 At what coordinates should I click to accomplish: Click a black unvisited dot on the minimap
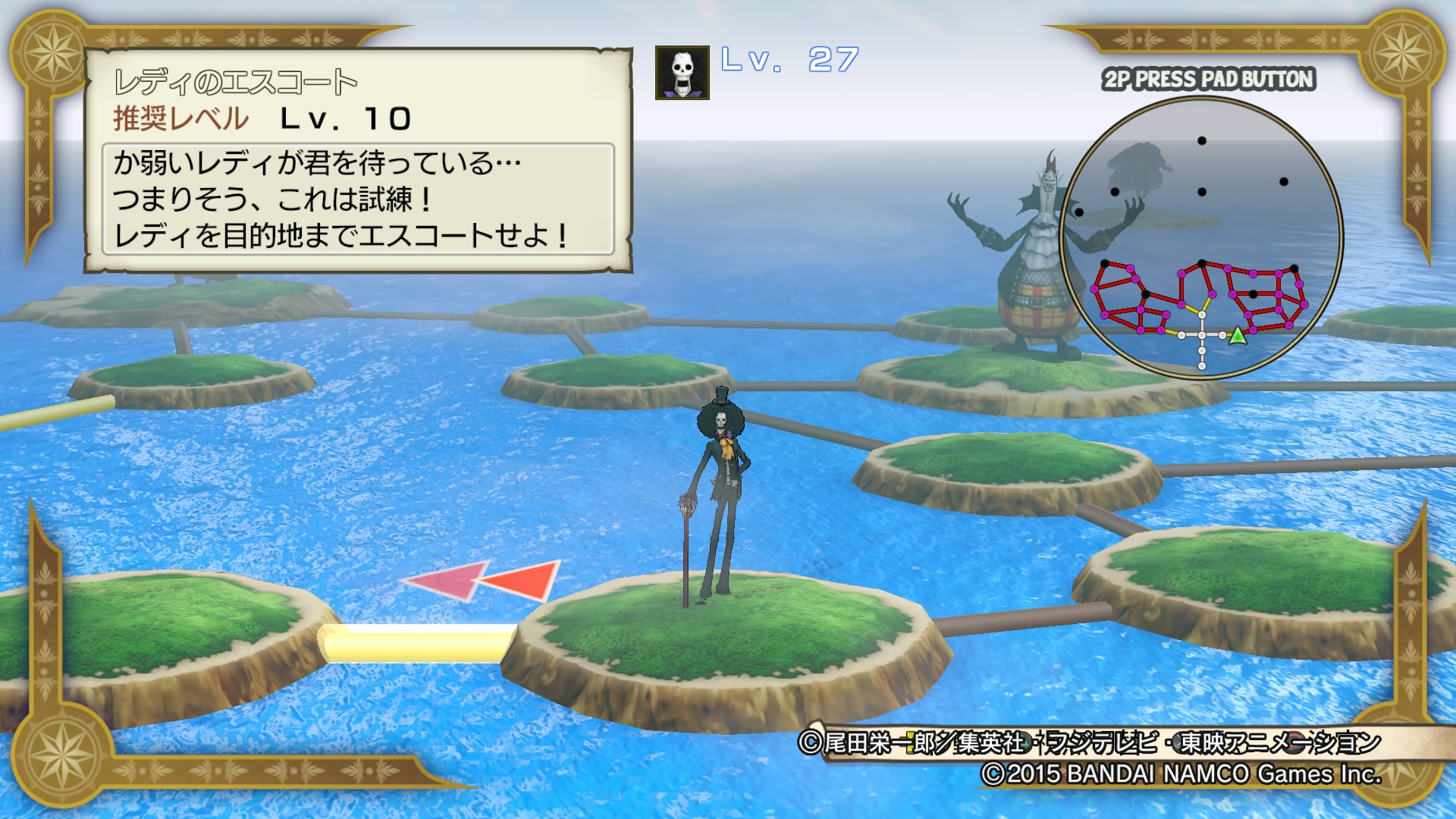pyautogui.click(x=1200, y=140)
